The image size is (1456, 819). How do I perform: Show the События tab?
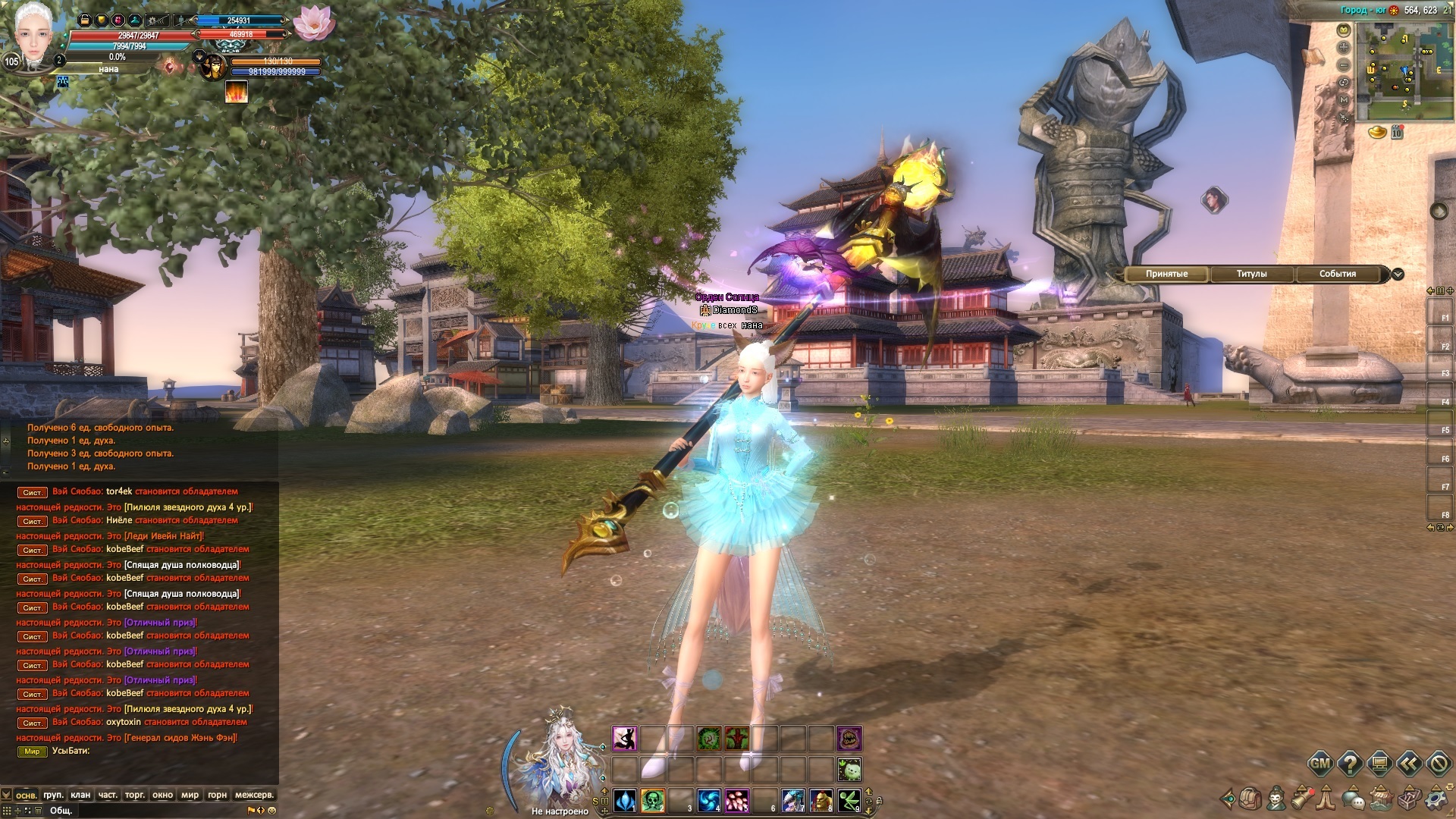click(1337, 274)
